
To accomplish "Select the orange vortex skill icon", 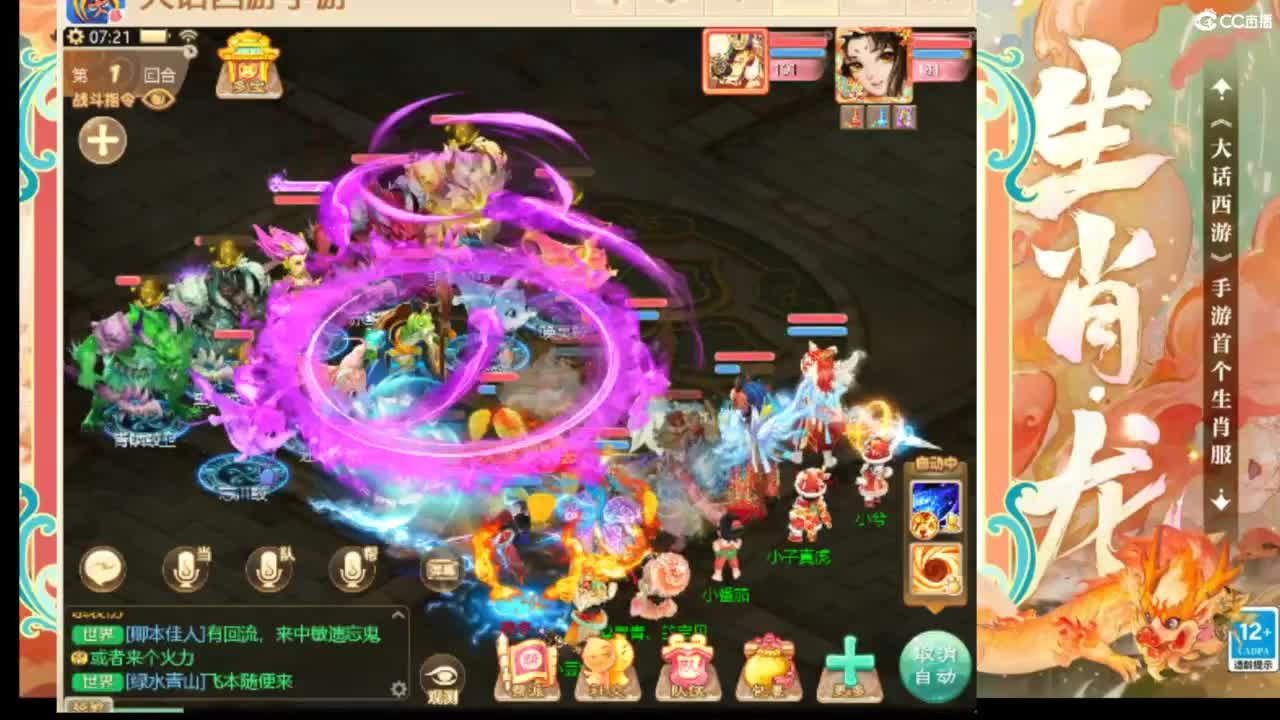I will (934, 568).
